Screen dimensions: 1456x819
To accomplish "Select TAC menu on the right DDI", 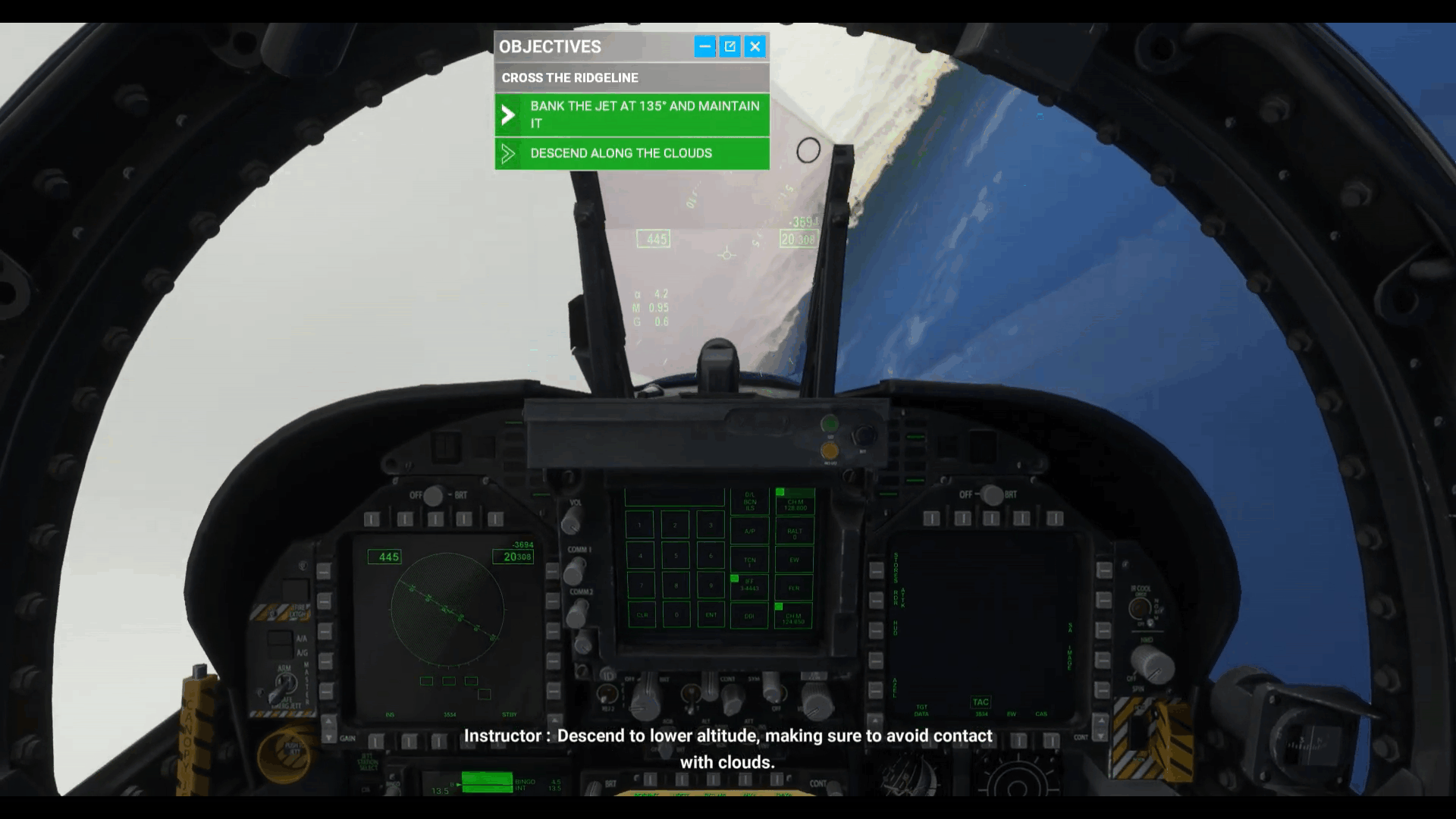I will coord(981,701).
